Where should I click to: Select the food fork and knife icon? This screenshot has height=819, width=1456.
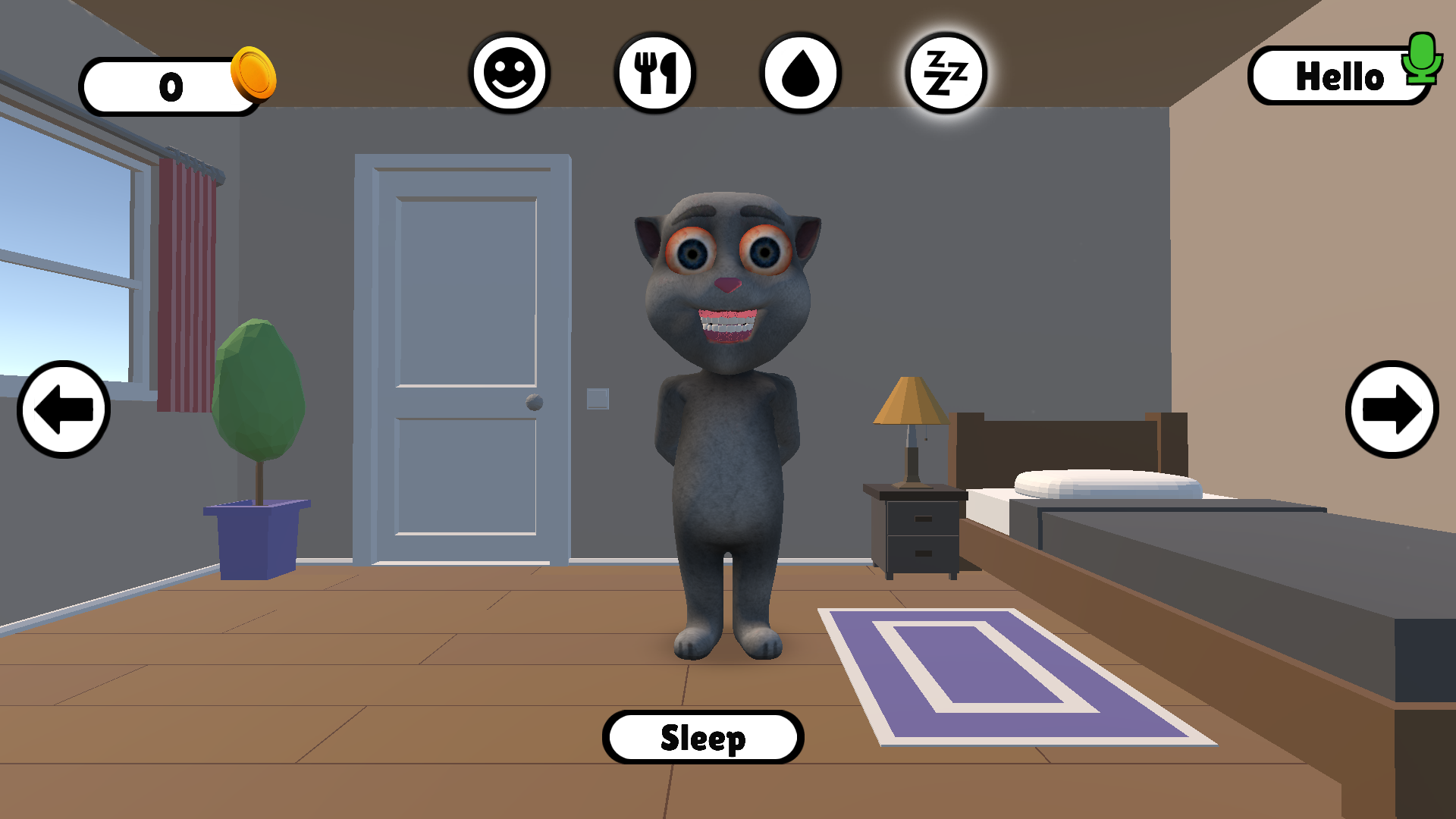coord(657,73)
